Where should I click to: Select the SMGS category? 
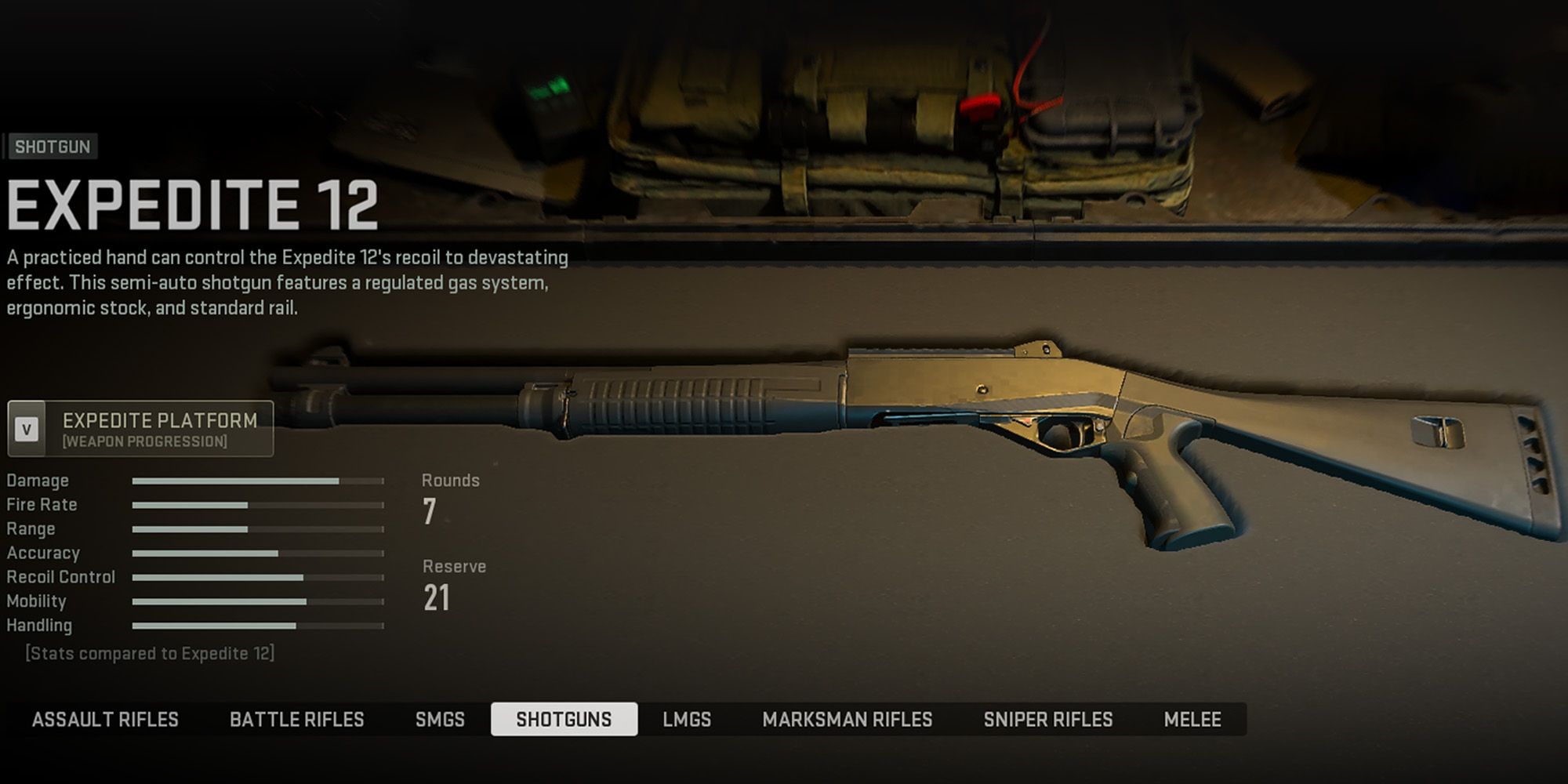coord(440,719)
